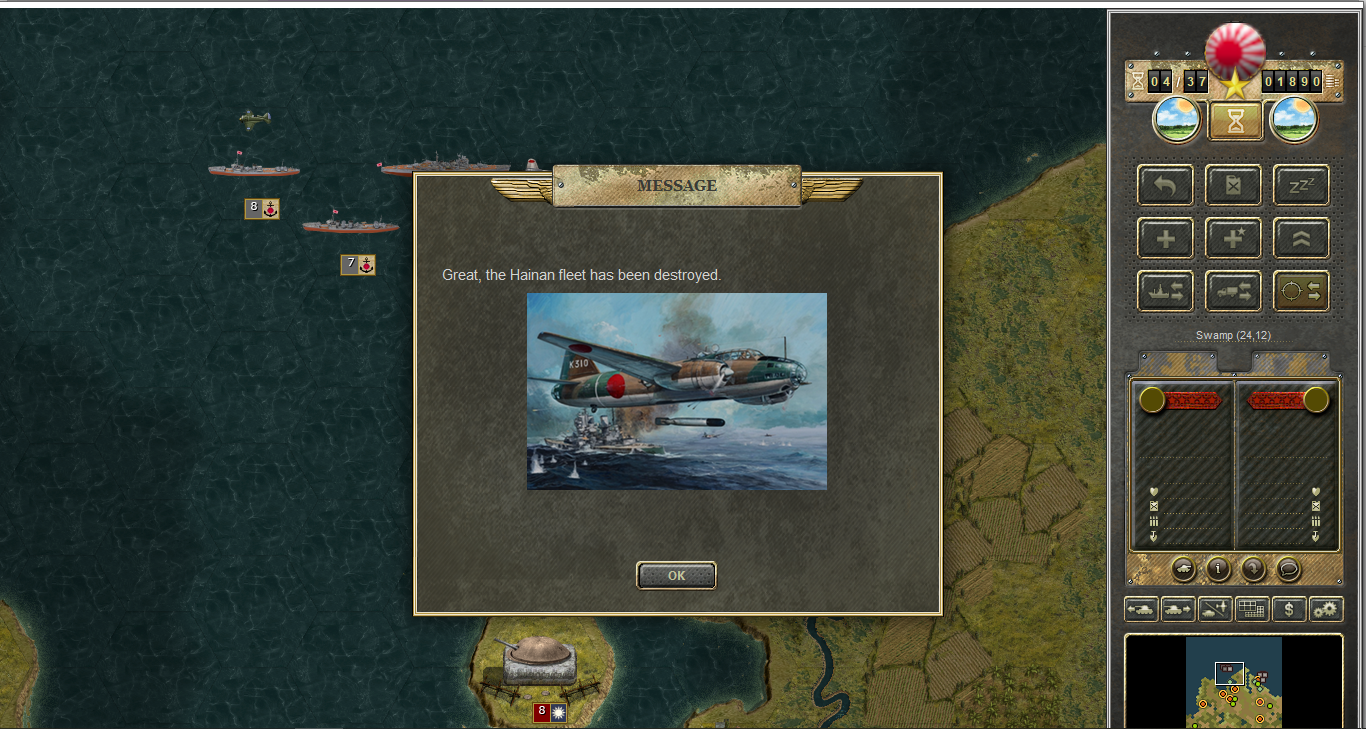End the turn with the hourglass button
The image size is (1366, 729).
coord(1236,121)
